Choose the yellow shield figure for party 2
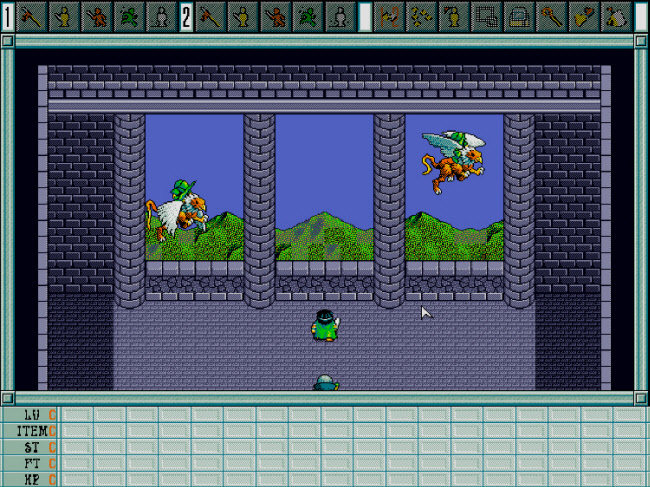 [x=243, y=16]
